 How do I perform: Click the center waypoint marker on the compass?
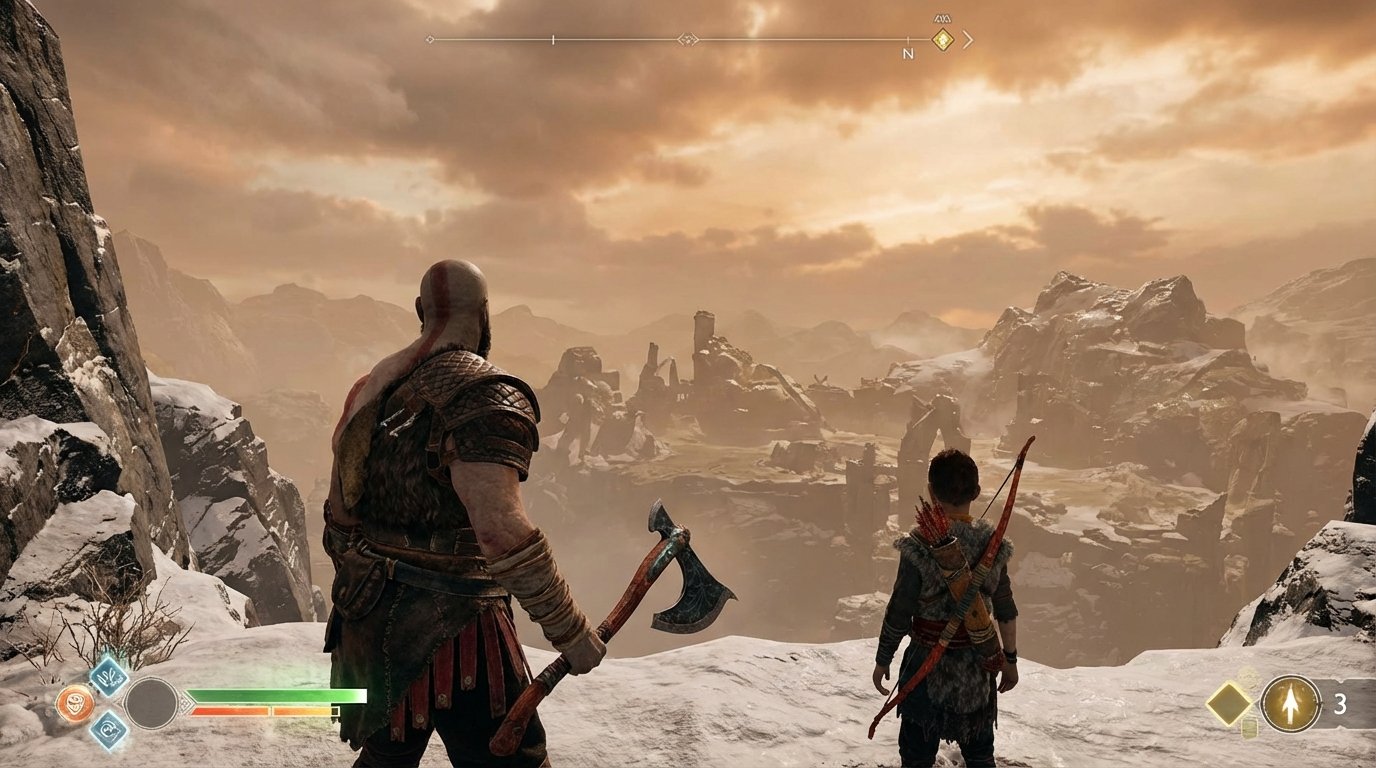[688, 39]
